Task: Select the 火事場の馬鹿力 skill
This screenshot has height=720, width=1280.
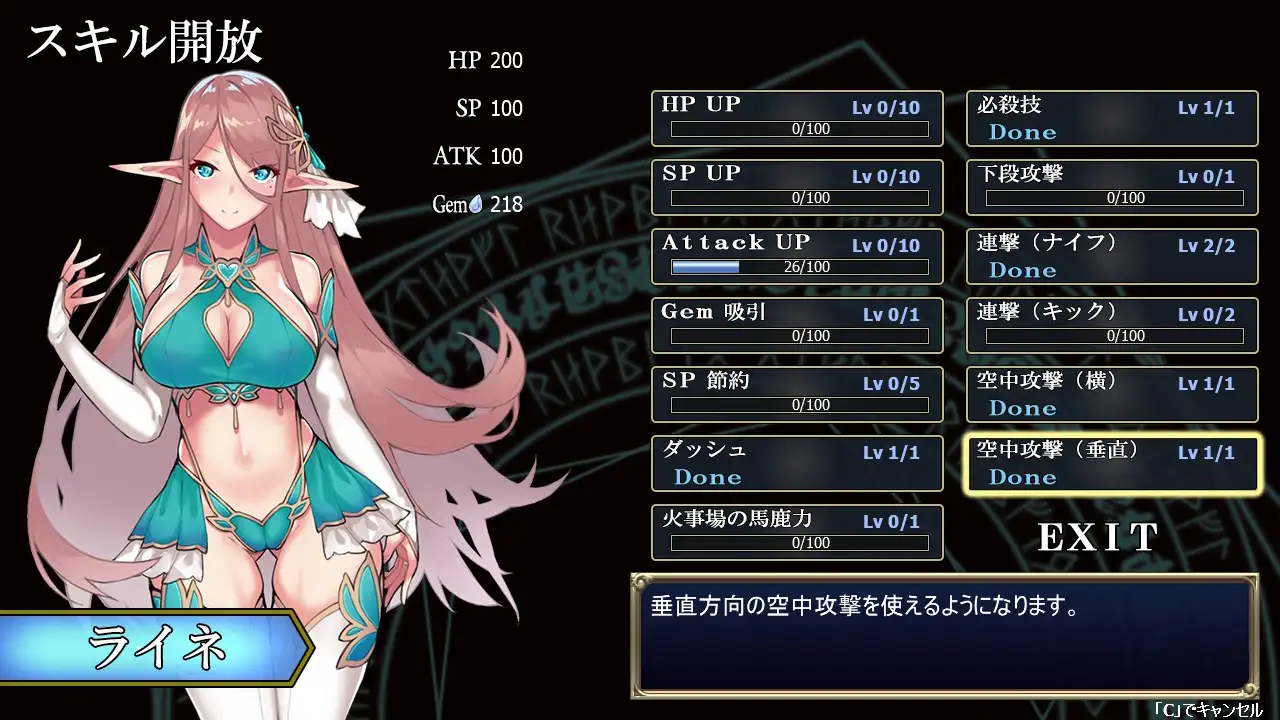Action: coord(797,532)
